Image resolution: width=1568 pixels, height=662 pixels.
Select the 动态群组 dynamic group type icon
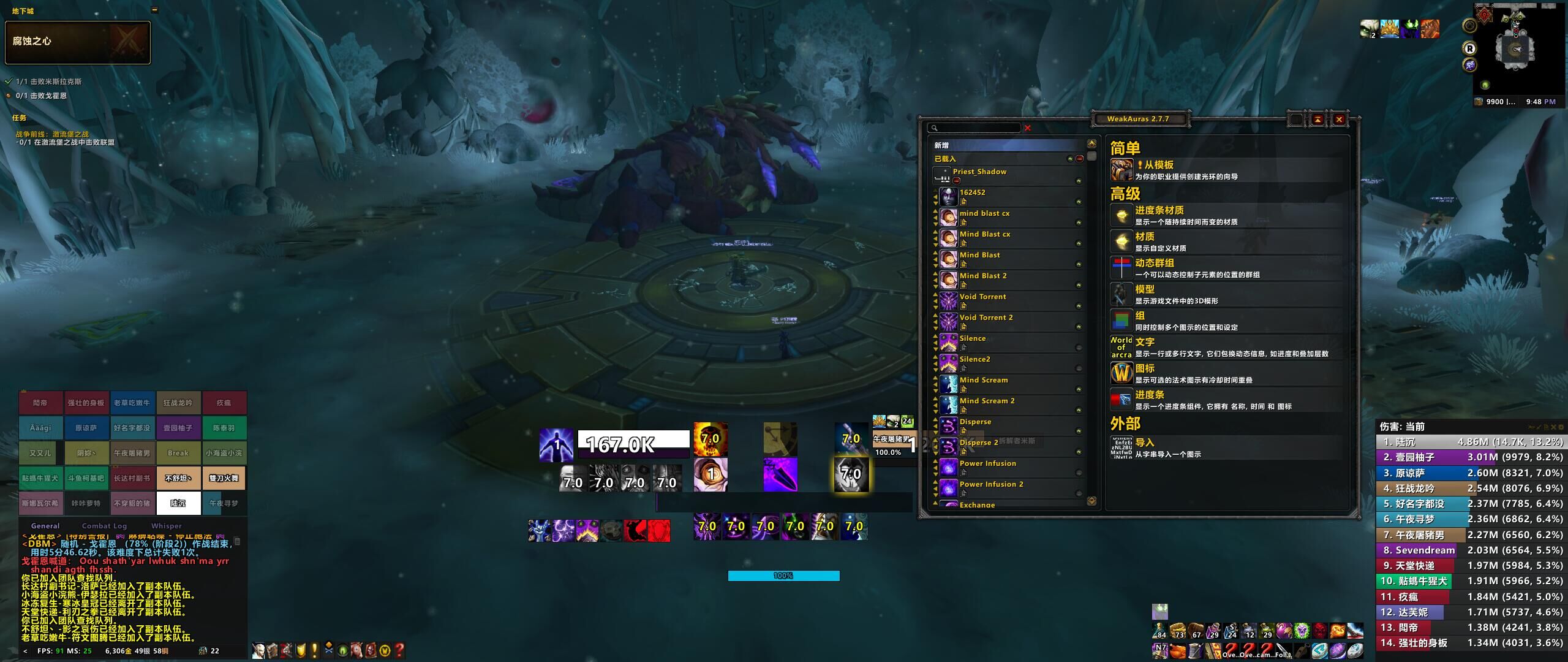point(1121,268)
